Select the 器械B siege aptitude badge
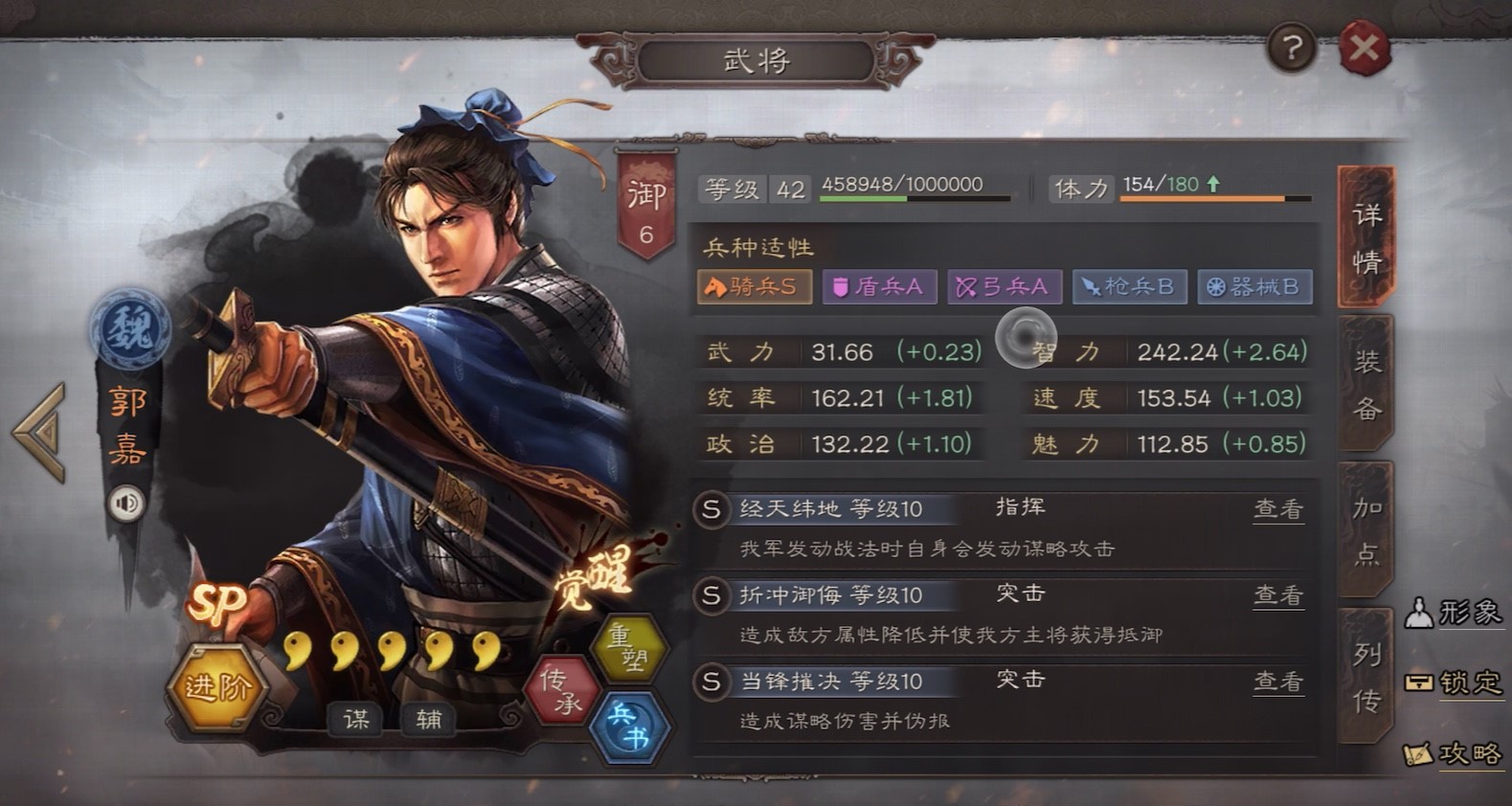Viewport: 1512px width, 806px height. coord(1254,286)
